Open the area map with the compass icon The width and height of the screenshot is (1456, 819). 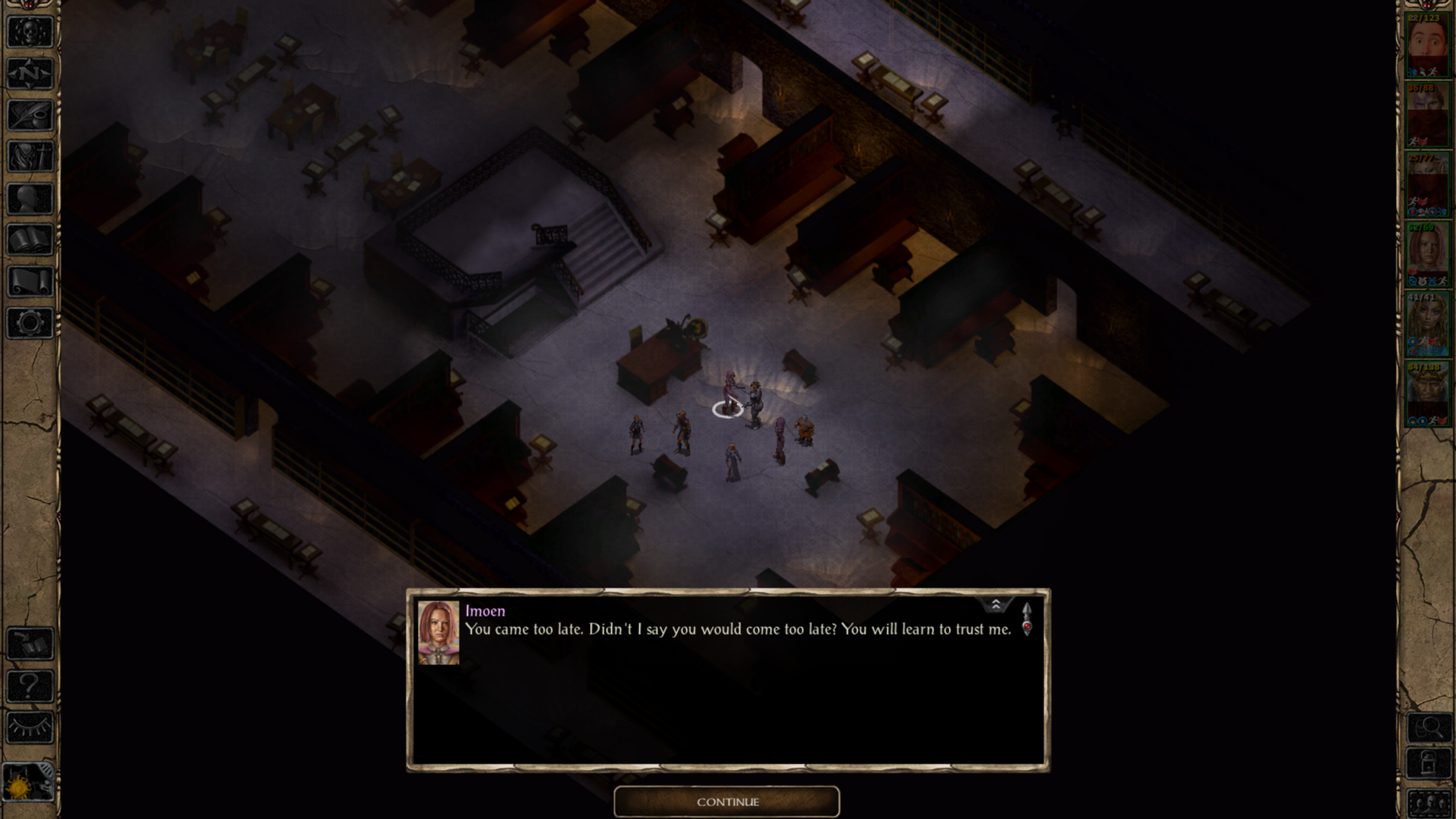point(30,74)
